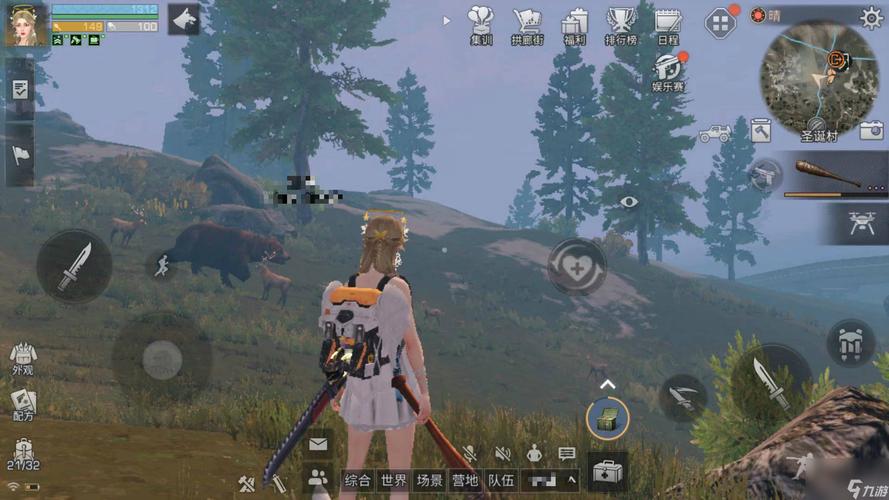The image size is (889, 500).
Task: Open the 集训 training menu
Action: [x=482, y=26]
